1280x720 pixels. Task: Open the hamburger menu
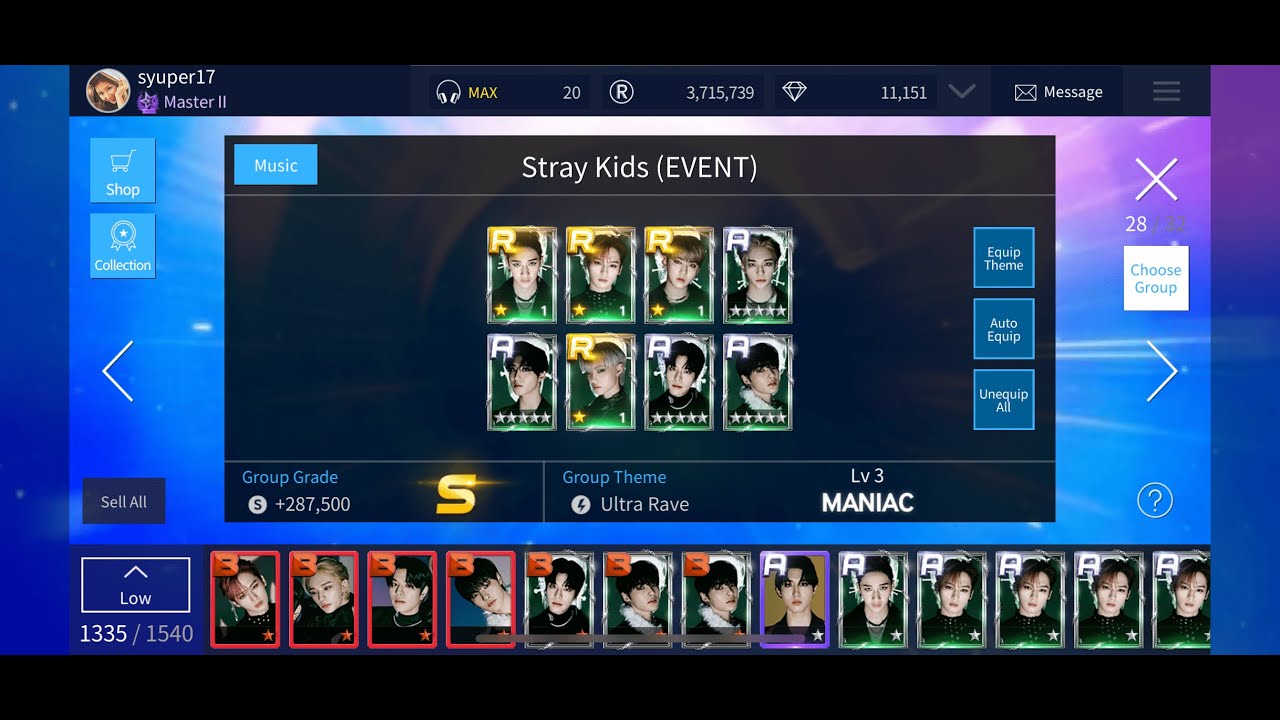click(1166, 91)
